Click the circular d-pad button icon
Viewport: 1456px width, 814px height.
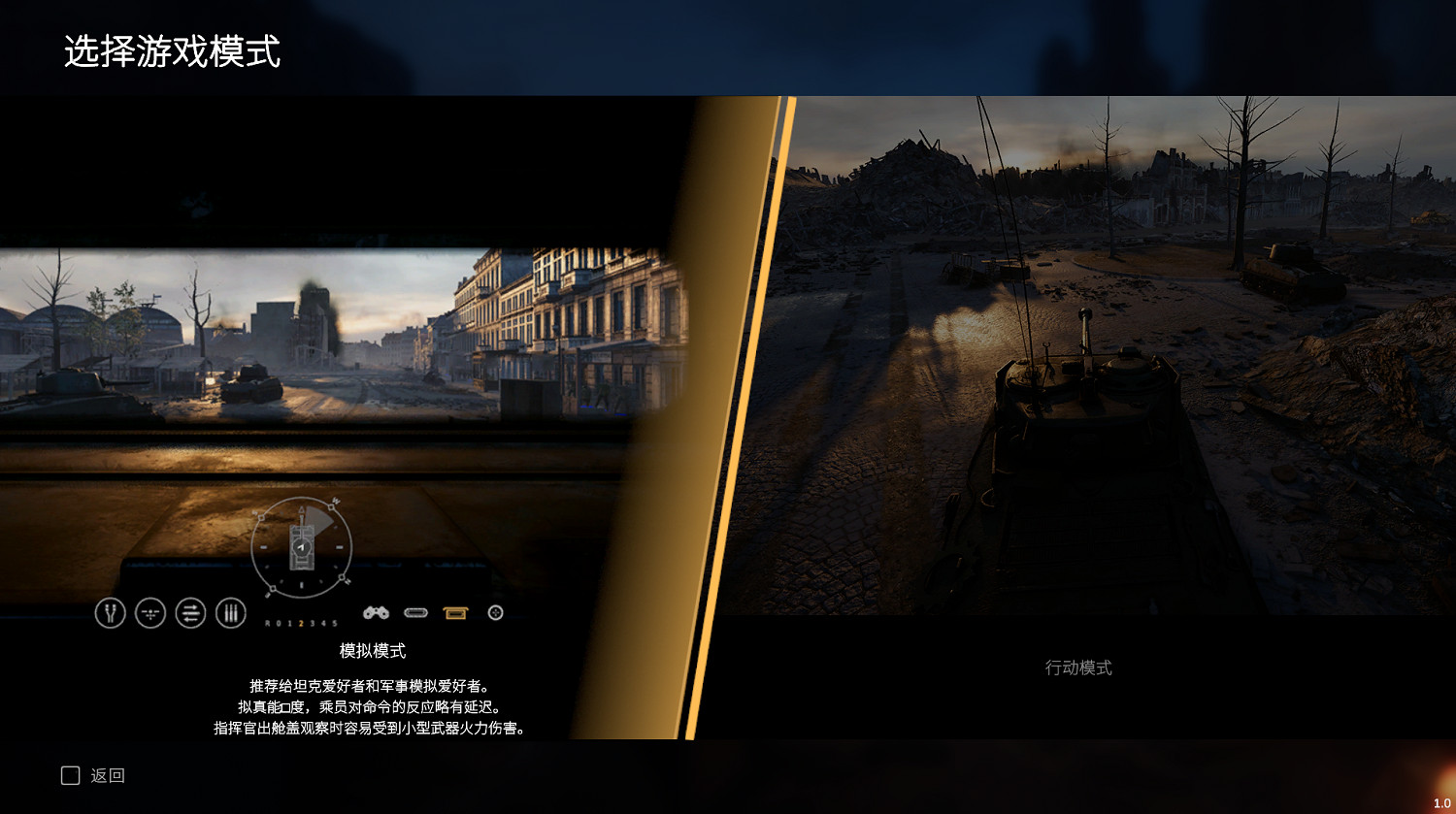(x=495, y=612)
